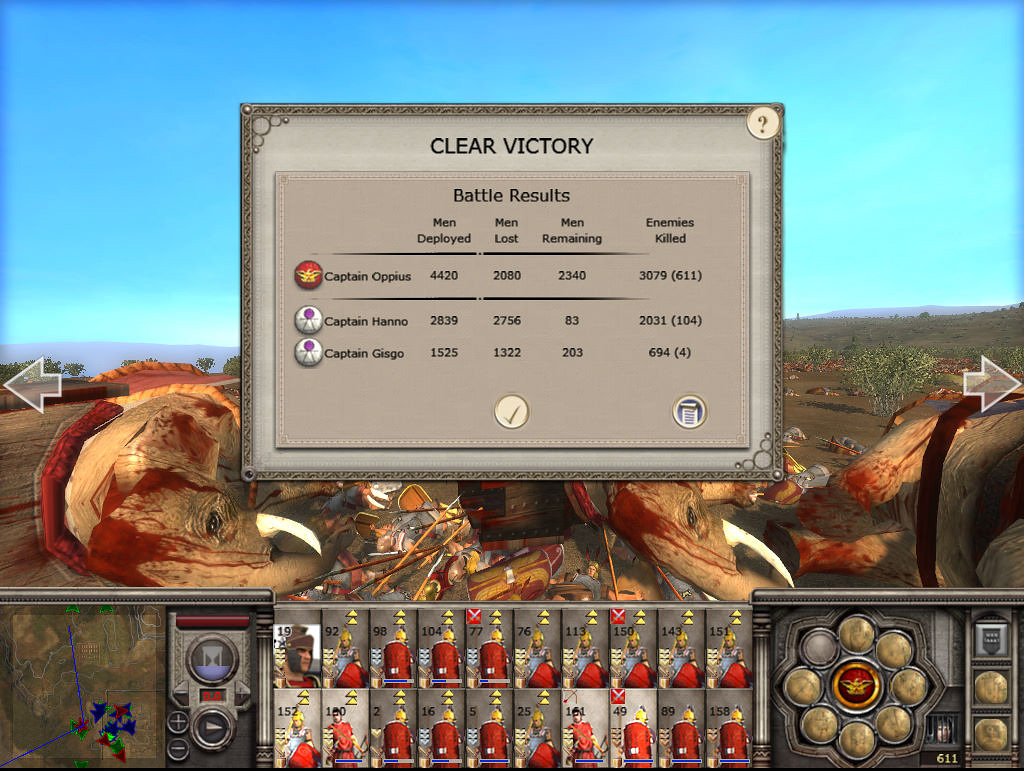Click the play speed arrow button
Screen dimensions: 1024x771
tap(212, 727)
